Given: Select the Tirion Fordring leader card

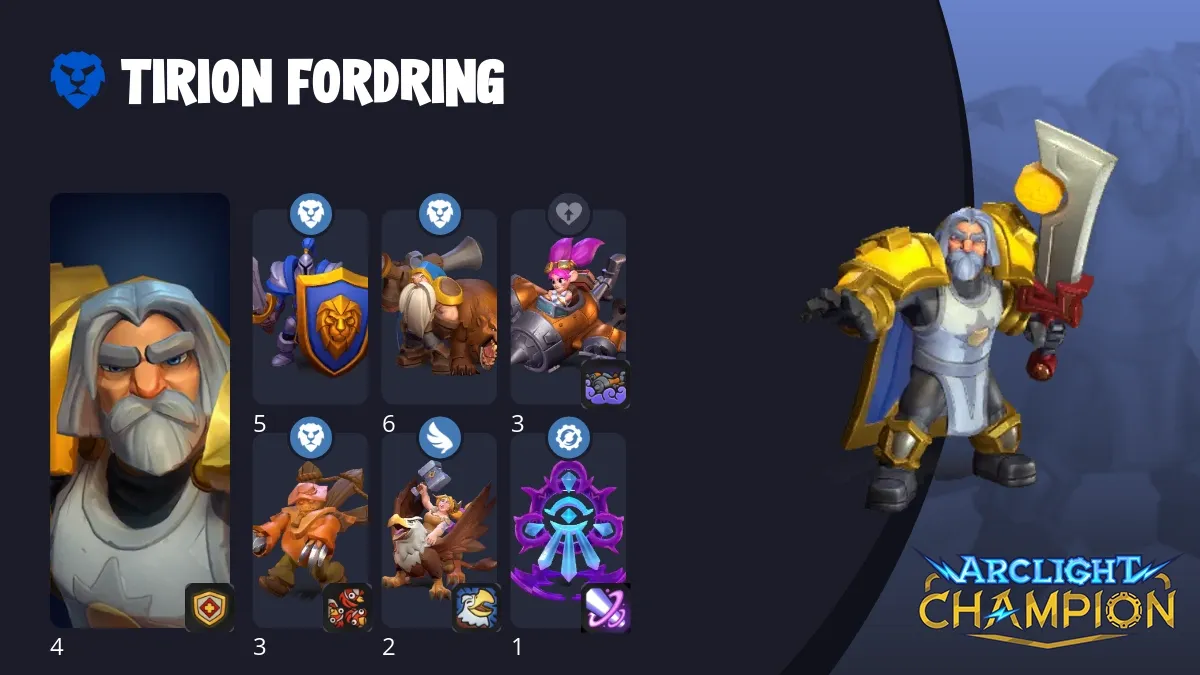Looking at the screenshot, I should 140,410.
